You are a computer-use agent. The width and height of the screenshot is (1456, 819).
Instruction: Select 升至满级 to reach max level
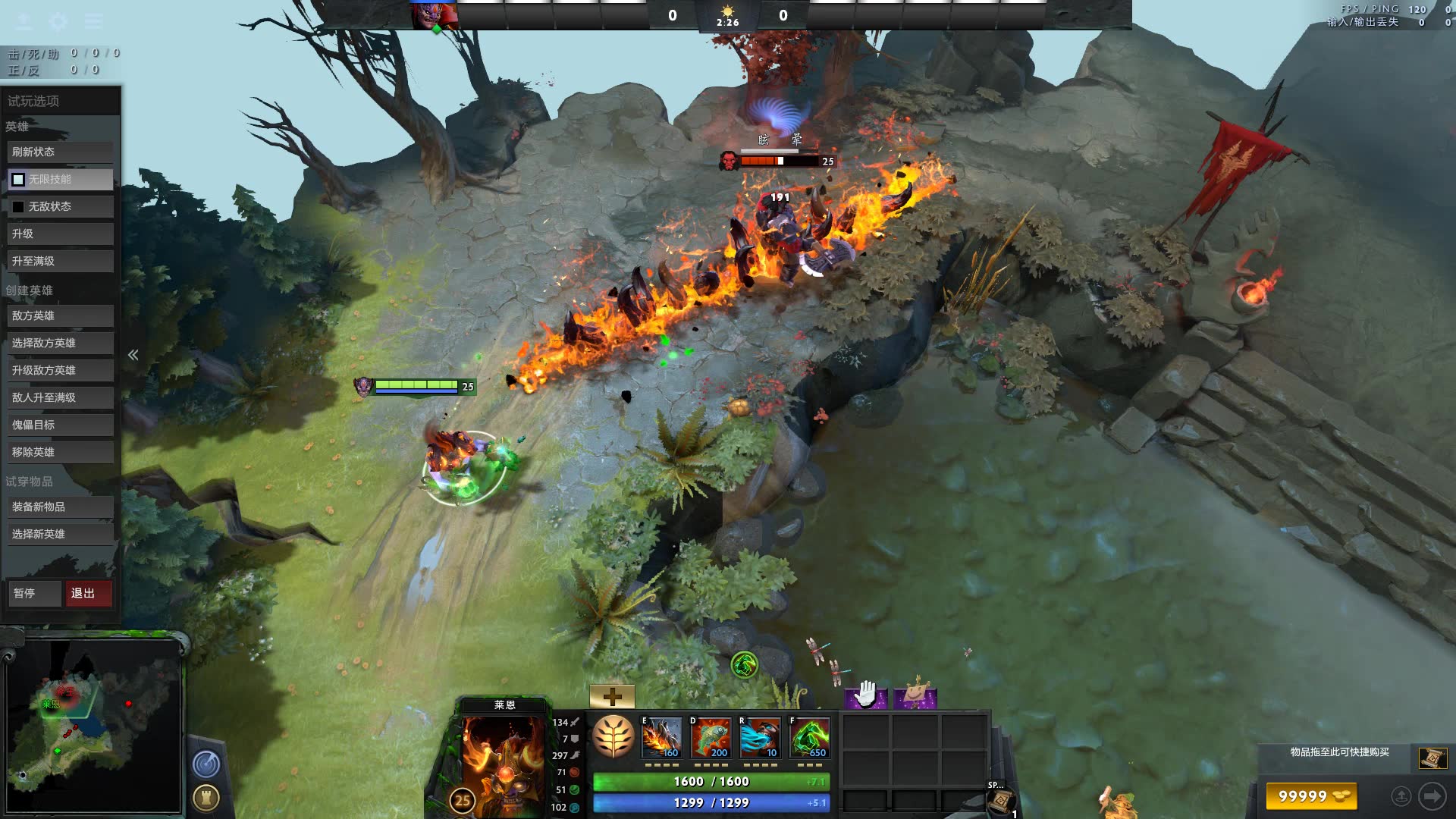pyautogui.click(x=61, y=261)
